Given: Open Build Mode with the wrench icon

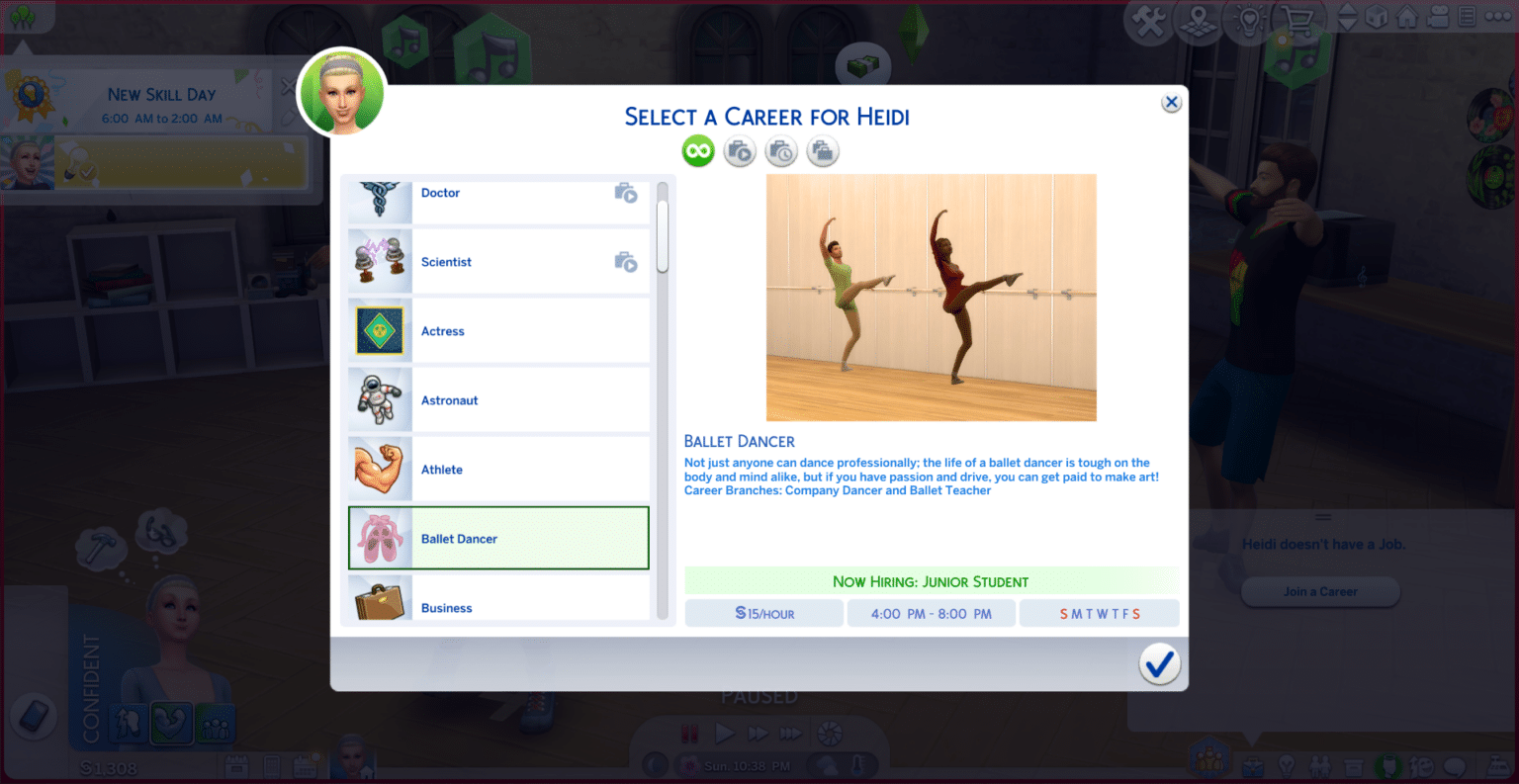Looking at the screenshot, I should coord(1150,16).
